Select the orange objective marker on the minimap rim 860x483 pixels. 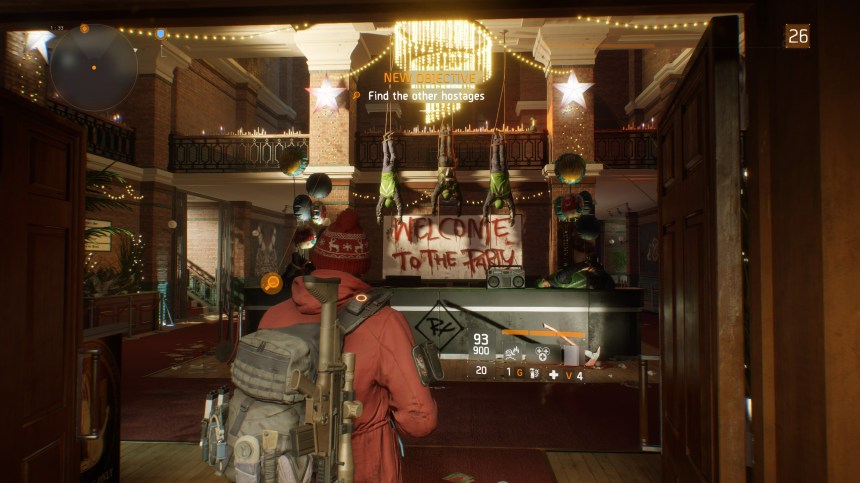coord(84,27)
